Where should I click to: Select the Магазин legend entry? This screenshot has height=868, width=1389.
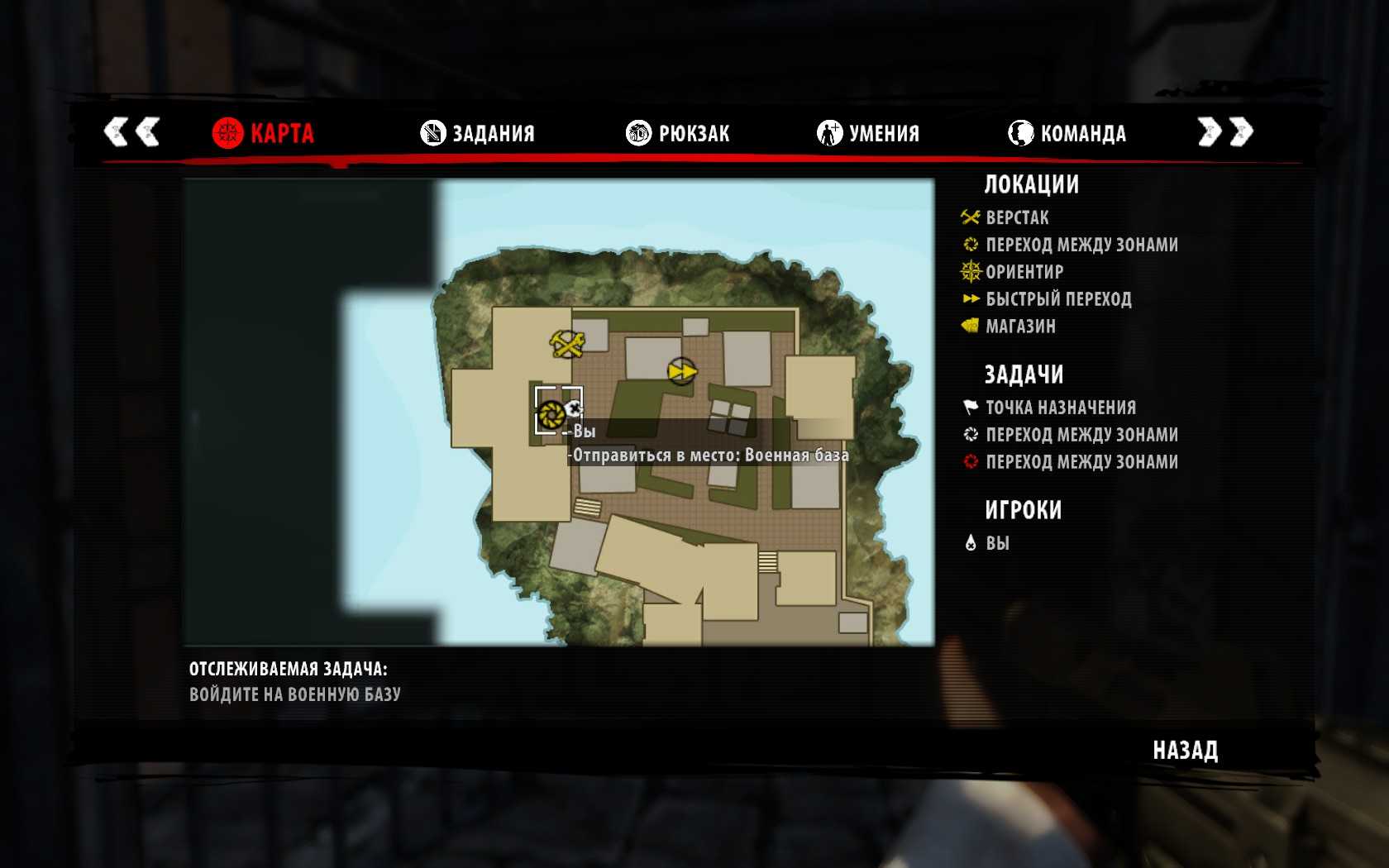point(1020,327)
